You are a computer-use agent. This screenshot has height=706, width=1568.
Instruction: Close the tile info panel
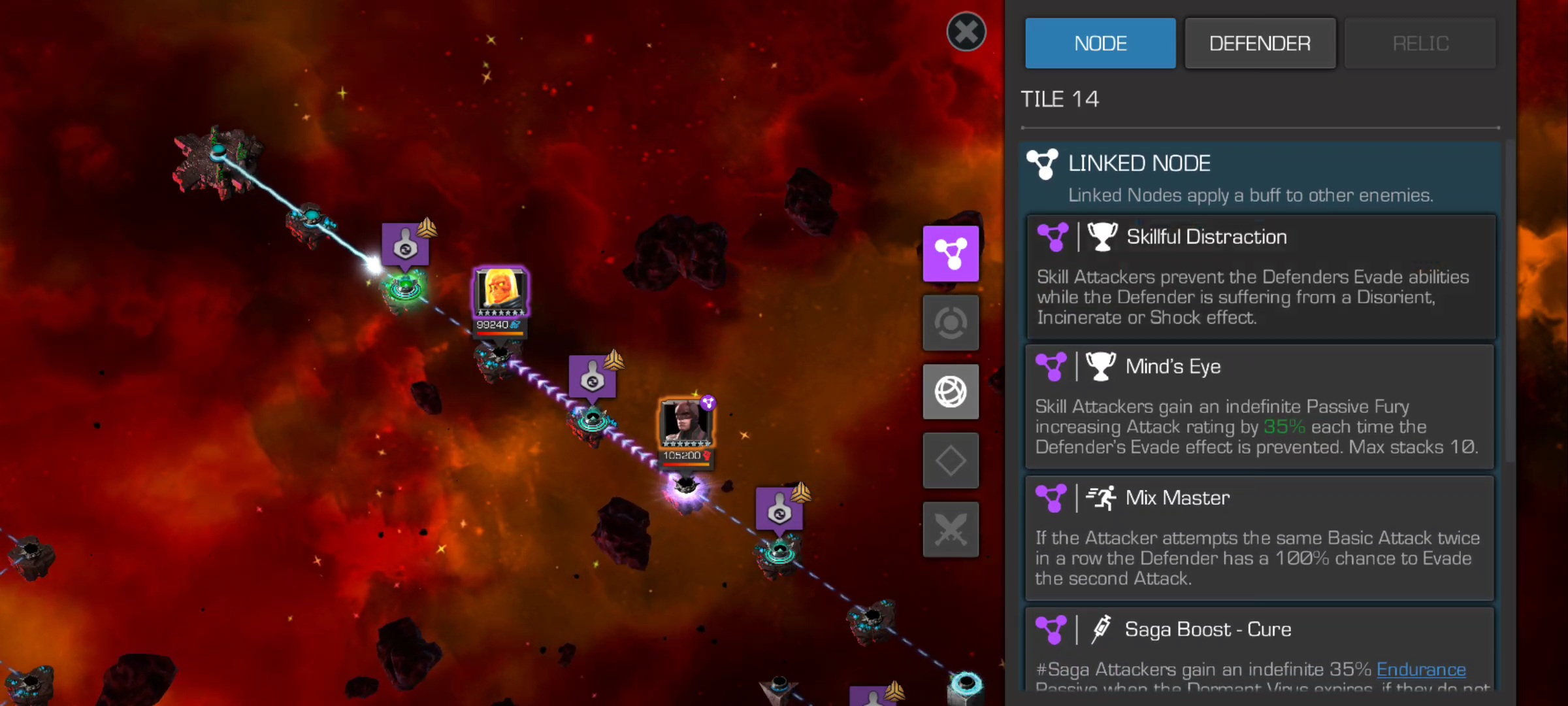click(x=966, y=31)
